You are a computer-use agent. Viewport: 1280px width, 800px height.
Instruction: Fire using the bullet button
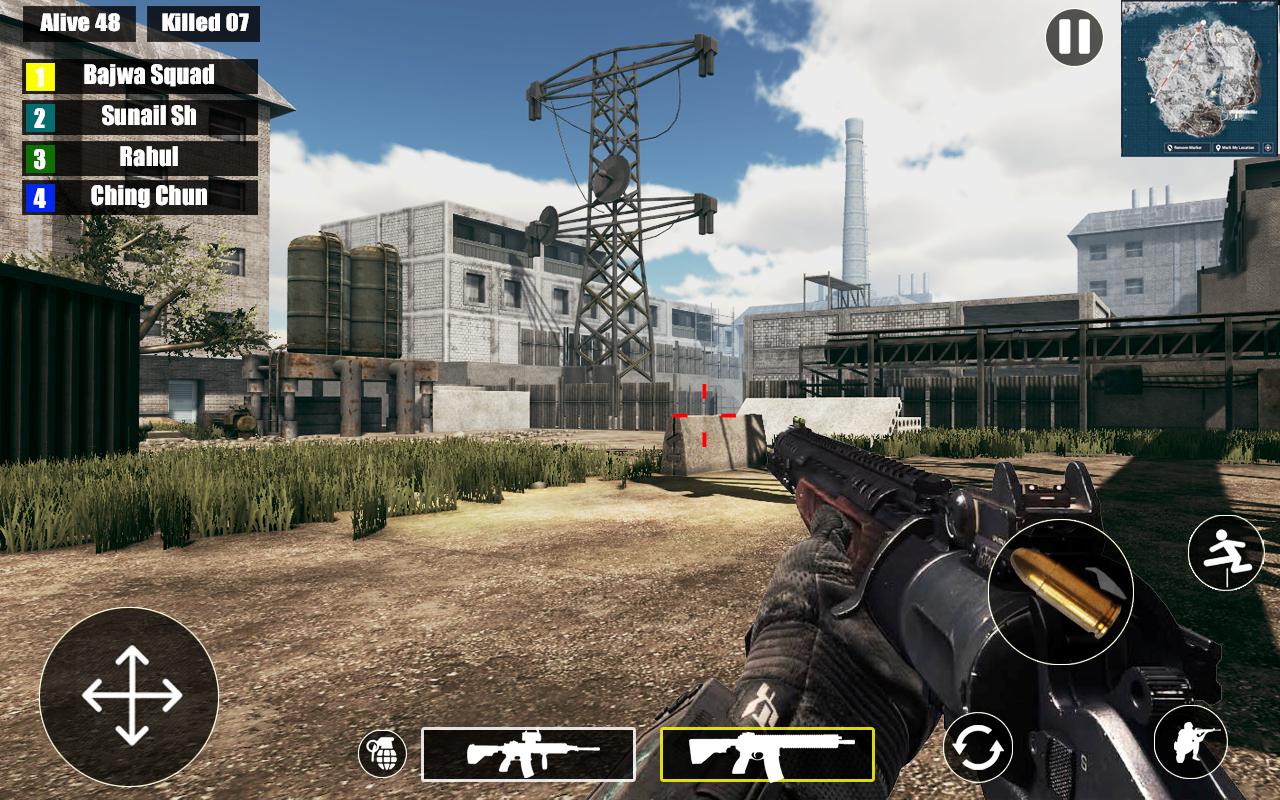click(1060, 592)
